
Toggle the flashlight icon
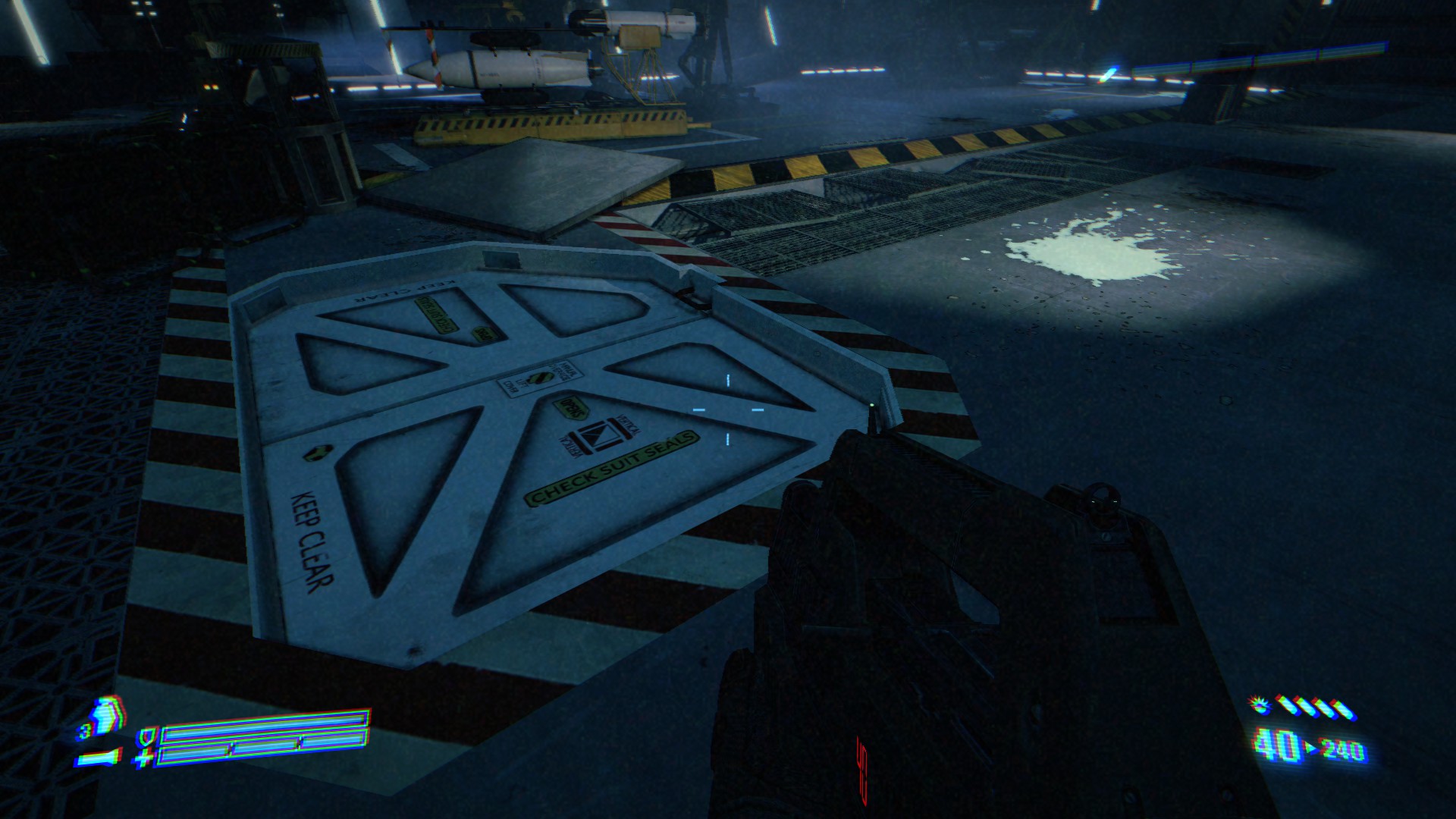97,756
